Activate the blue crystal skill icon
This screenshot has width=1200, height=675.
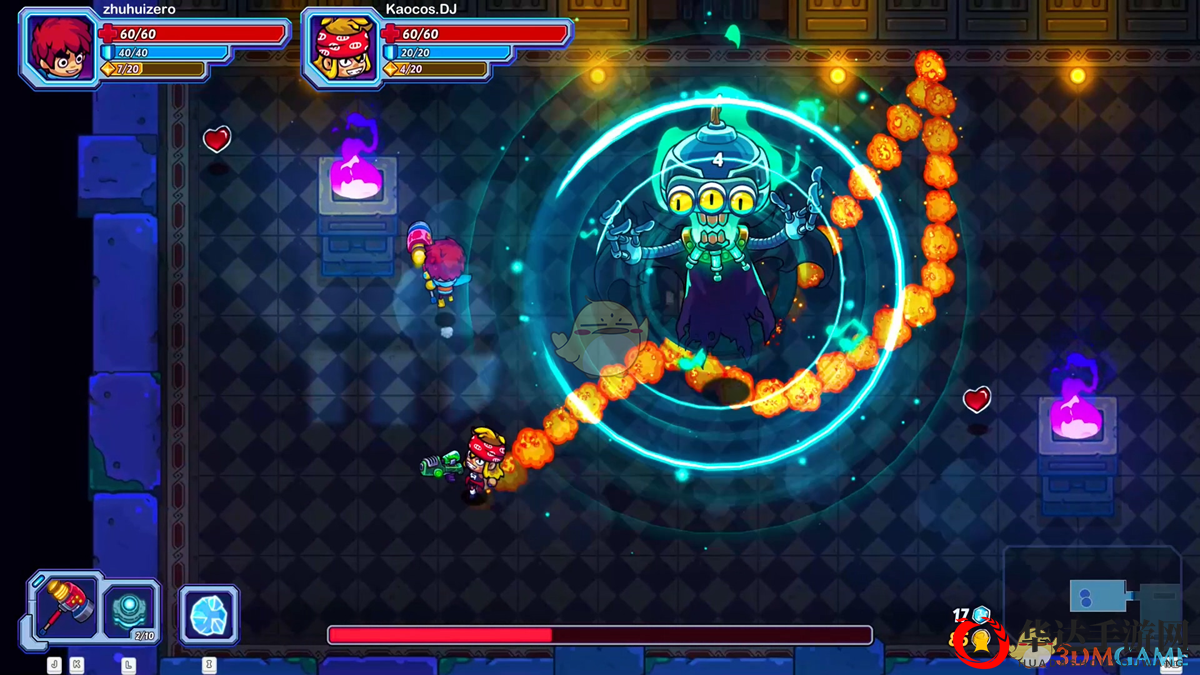tap(209, 615)
